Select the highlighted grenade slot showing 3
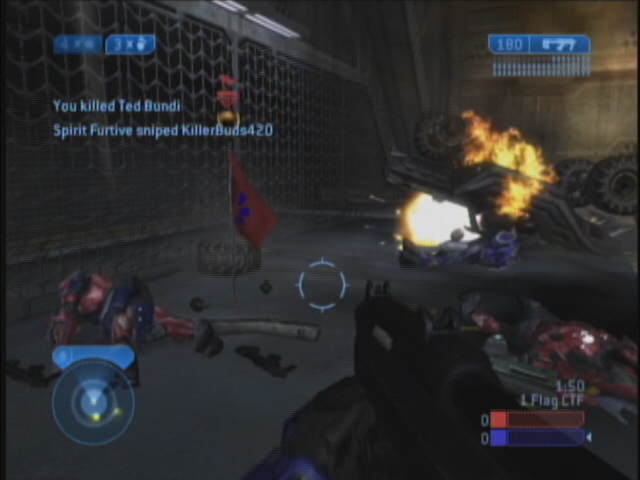 (x=130, y=45)
